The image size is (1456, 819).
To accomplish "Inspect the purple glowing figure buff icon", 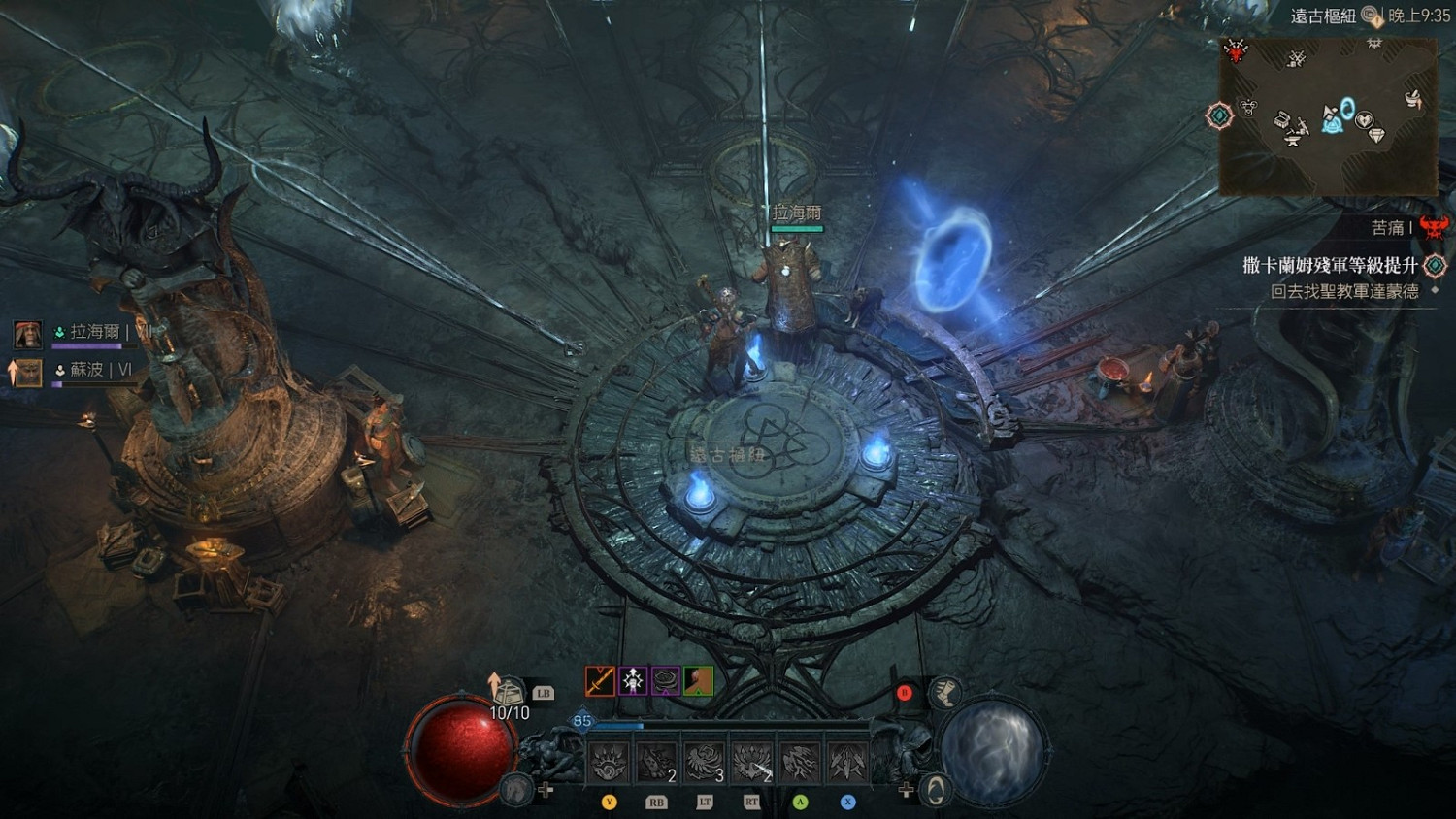I will pos(633,680).
